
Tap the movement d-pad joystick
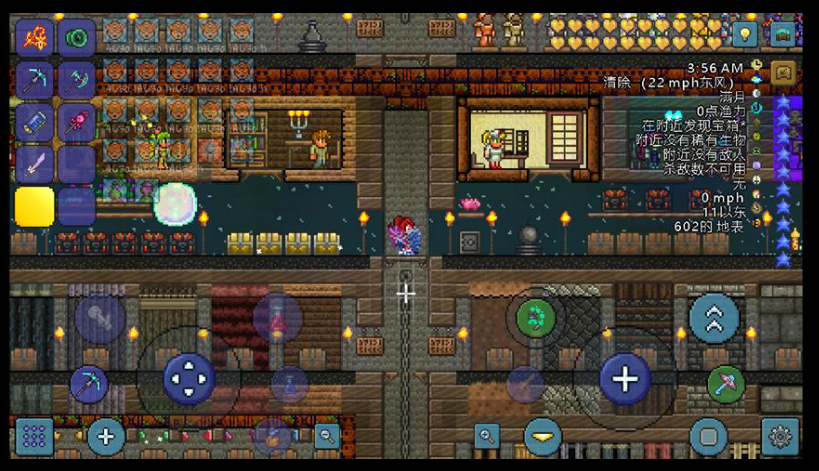click(x=188, y=379)
